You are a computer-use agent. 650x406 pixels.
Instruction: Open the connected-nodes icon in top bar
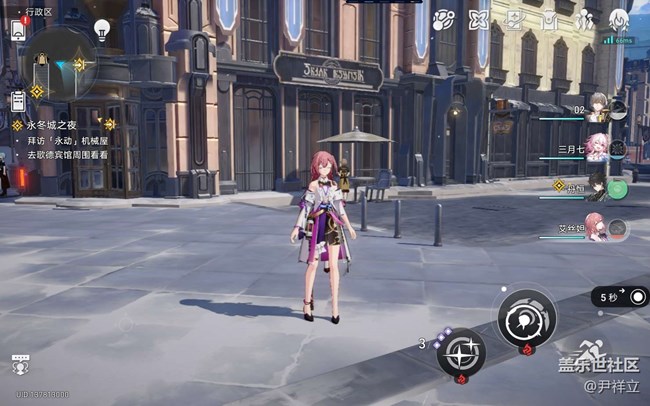pyautogui.click(x=443, y=20)
